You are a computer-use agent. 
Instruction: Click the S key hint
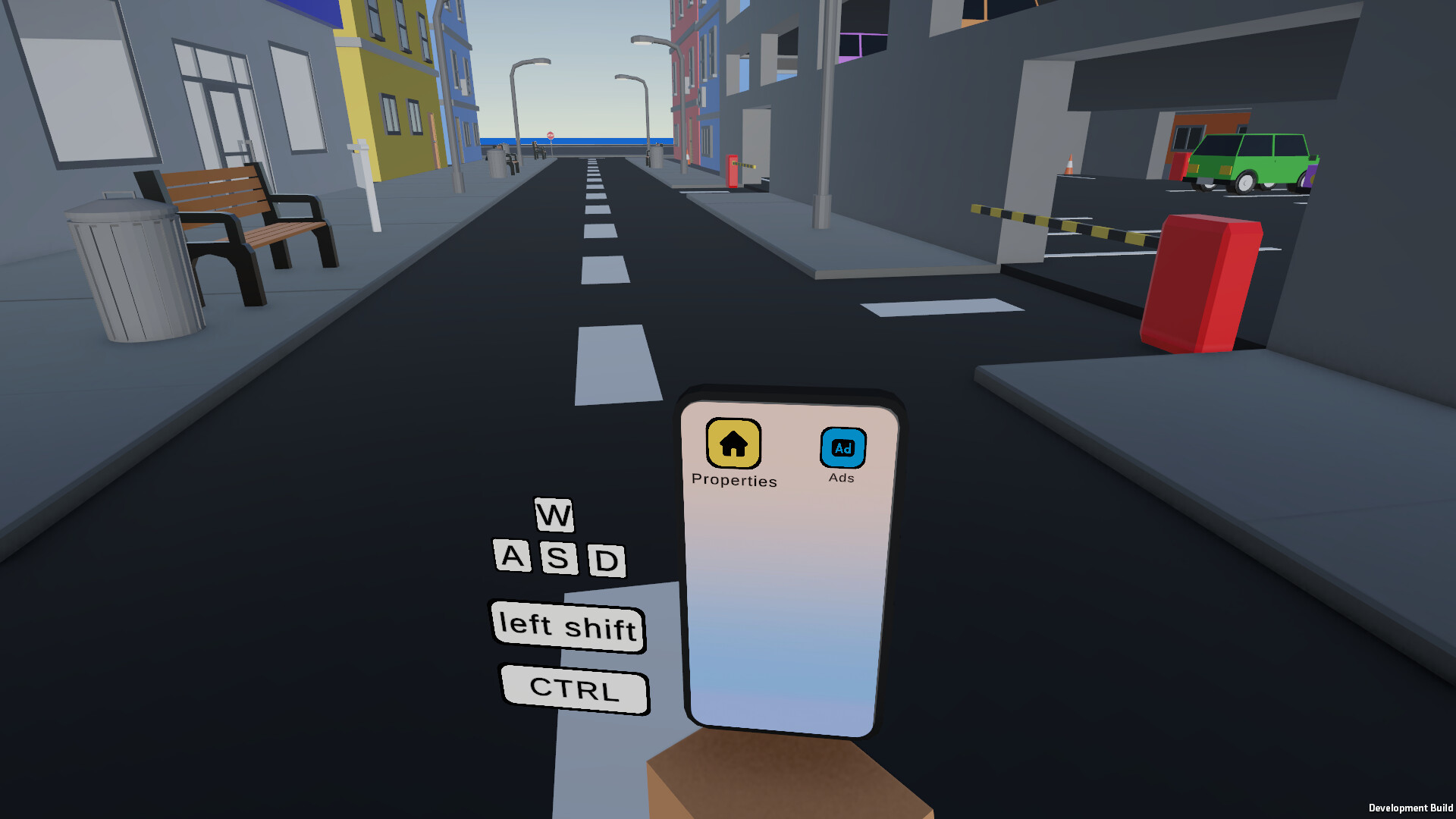click(560, 560)
